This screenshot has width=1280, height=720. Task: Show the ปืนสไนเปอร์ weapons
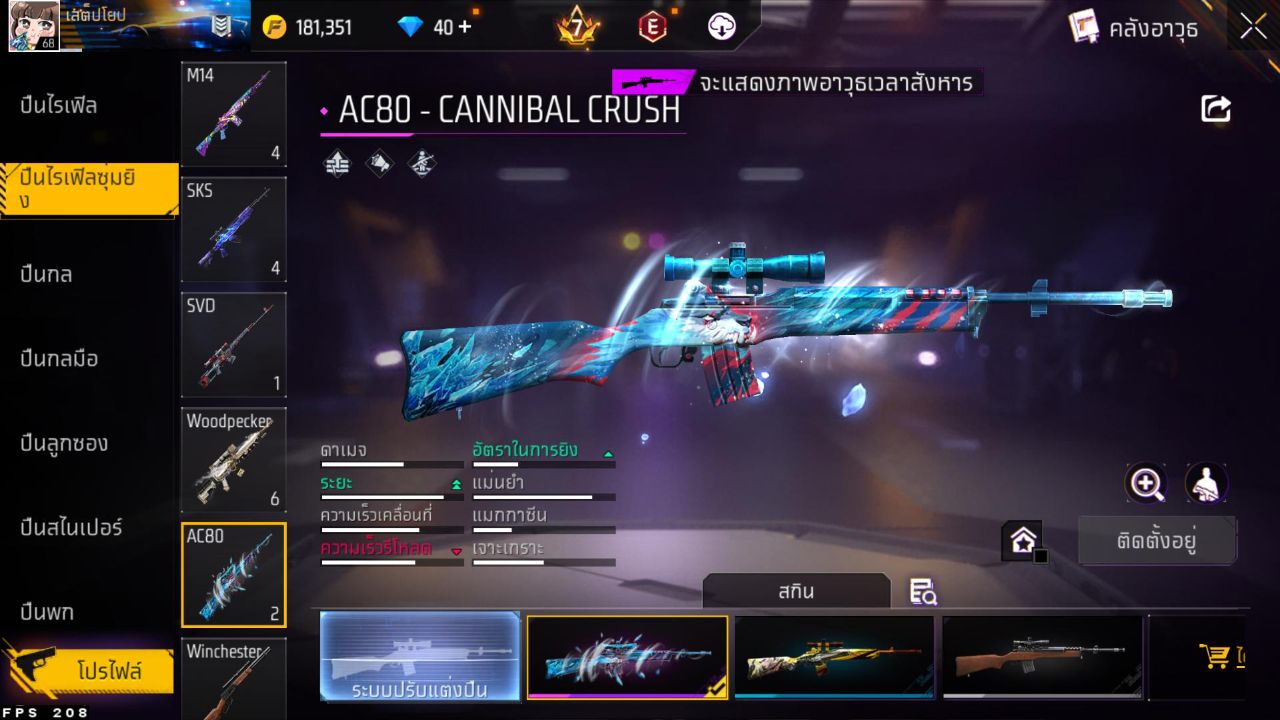coord(71,527)
